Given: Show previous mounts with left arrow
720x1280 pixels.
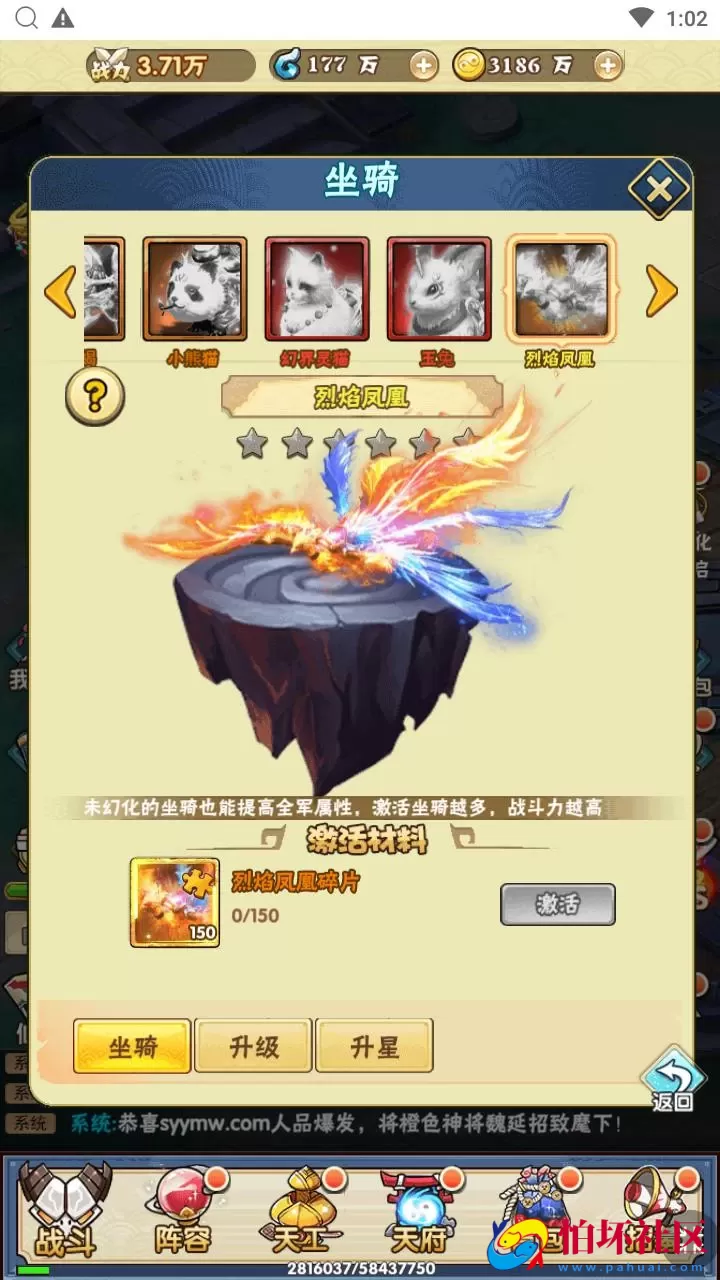Looking at the screenshot, I should 60,291.
